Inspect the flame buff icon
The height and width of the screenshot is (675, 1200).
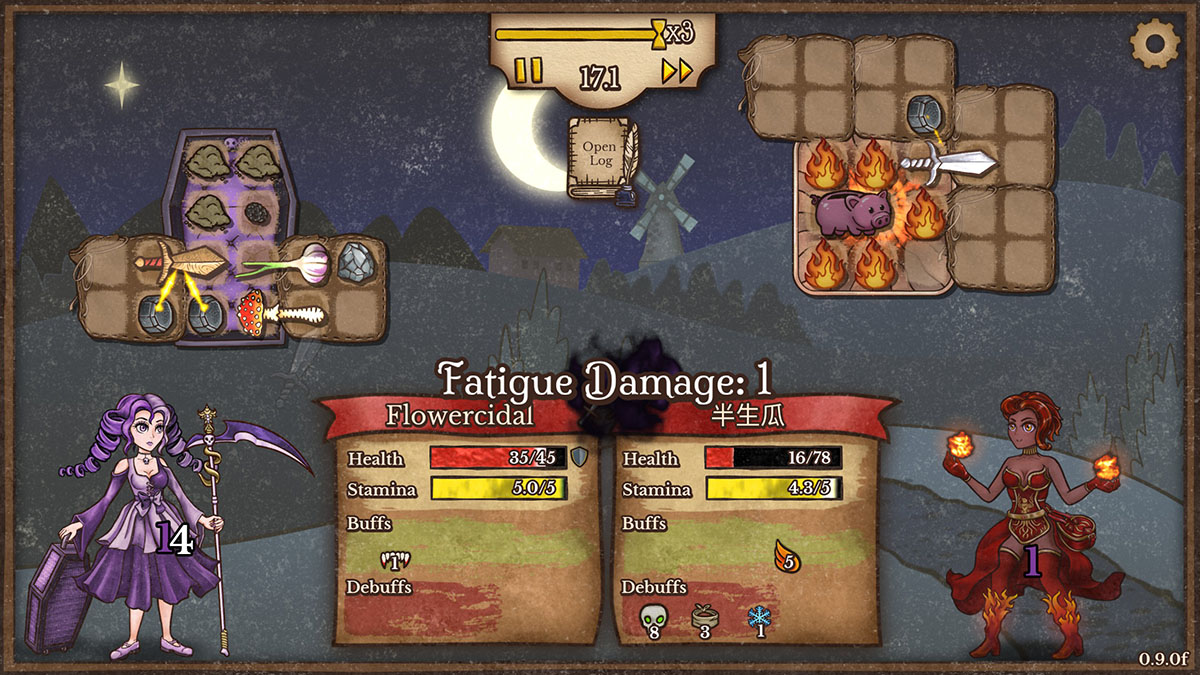pos(788,556)
